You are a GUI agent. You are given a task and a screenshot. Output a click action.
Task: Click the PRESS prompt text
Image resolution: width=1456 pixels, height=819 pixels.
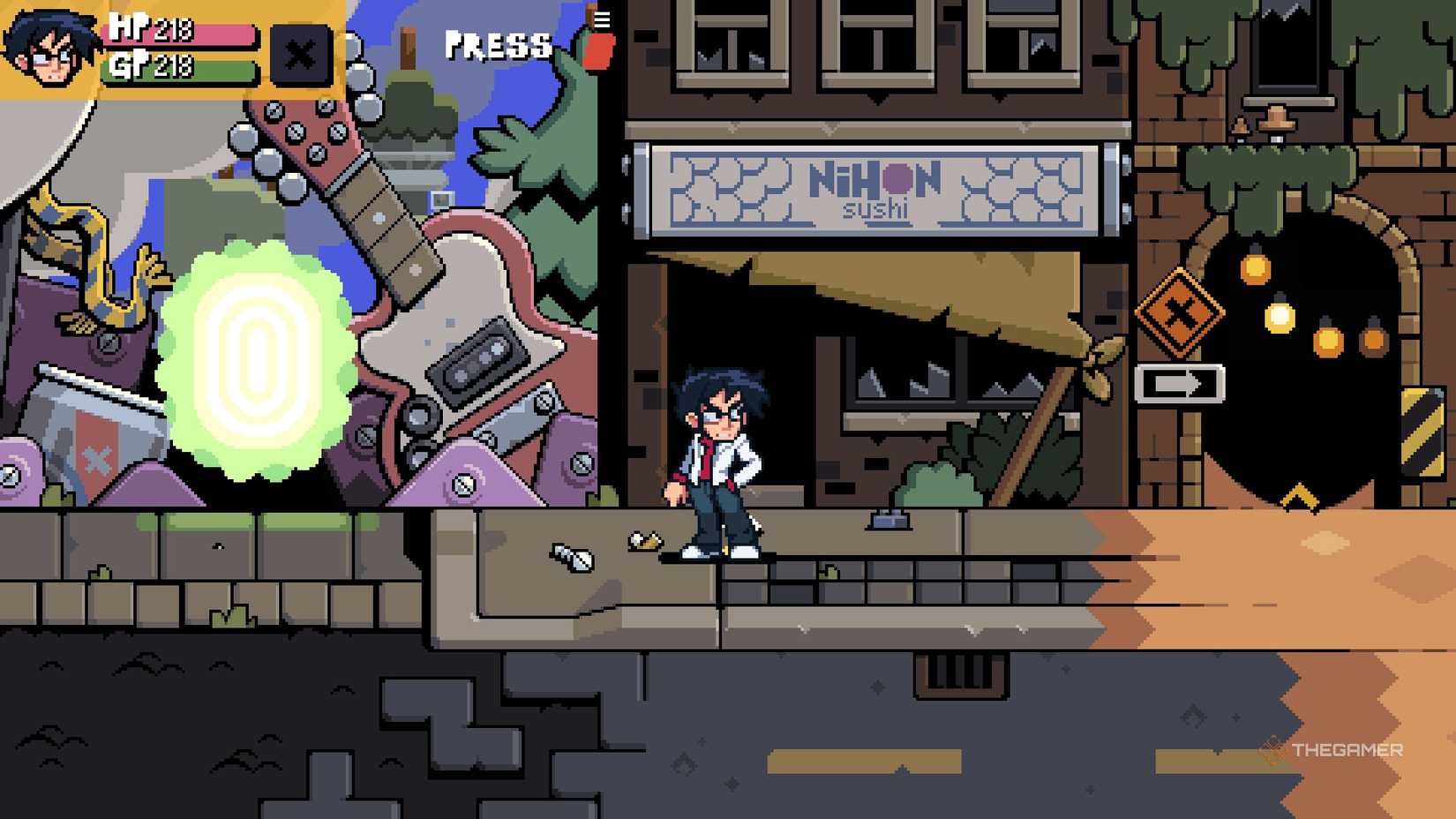click(497, 46)
